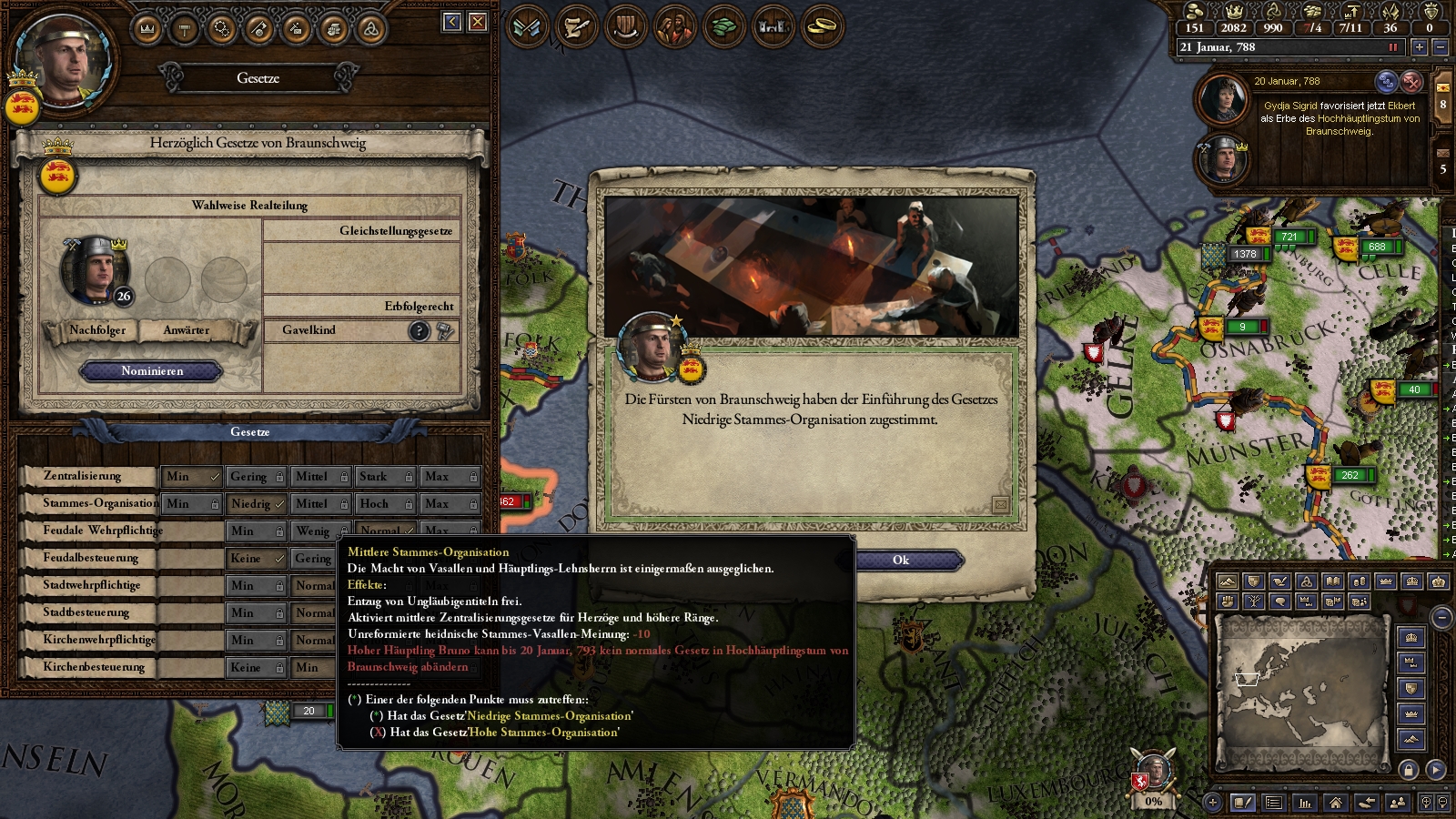The width and height of the screenshot is (1456, 819).
Task: Set Feudalbesteuerung to Gering
Action: (x=314, y=559)
